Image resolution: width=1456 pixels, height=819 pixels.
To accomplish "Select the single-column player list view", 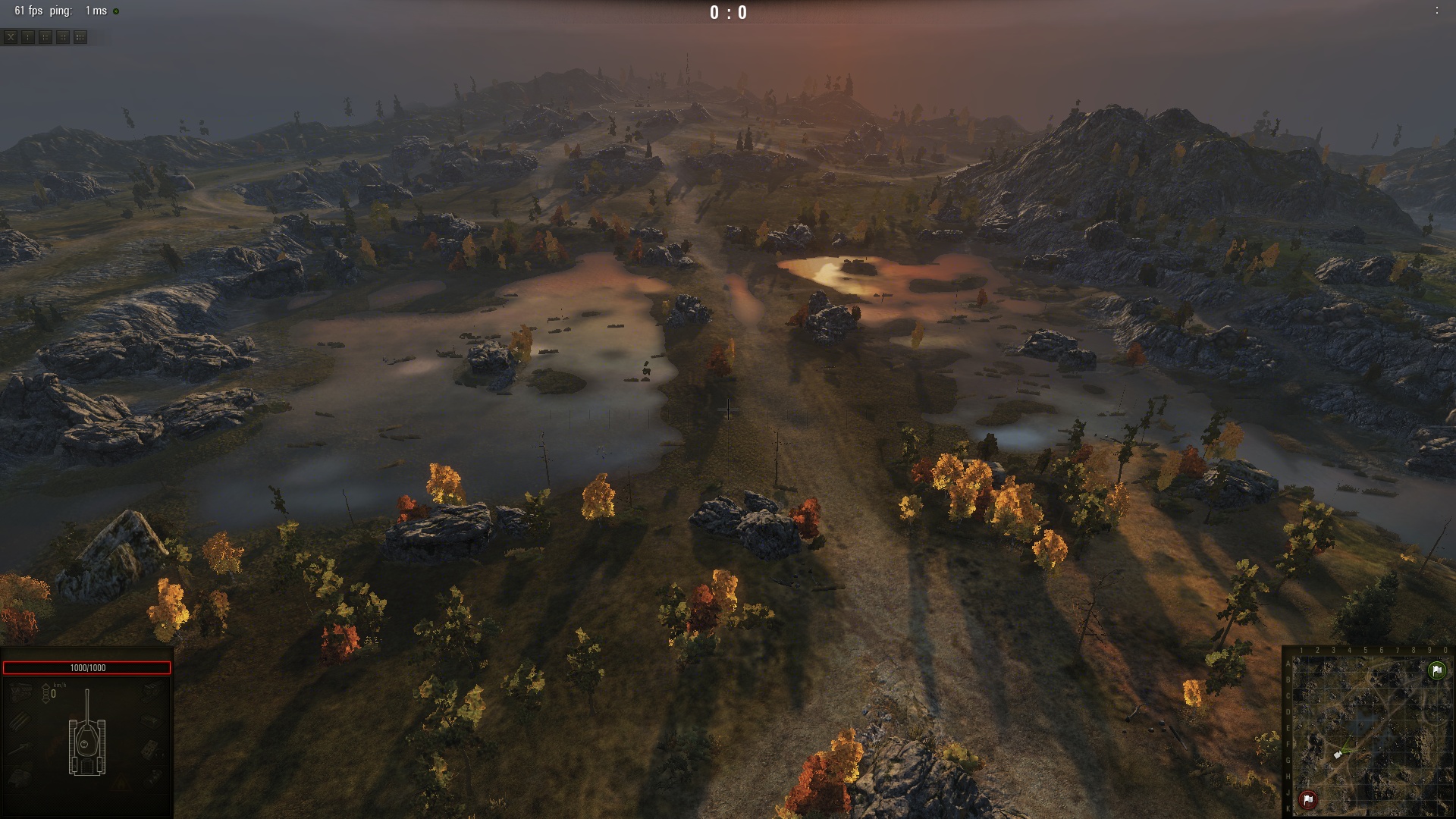I will click(28, 37).
